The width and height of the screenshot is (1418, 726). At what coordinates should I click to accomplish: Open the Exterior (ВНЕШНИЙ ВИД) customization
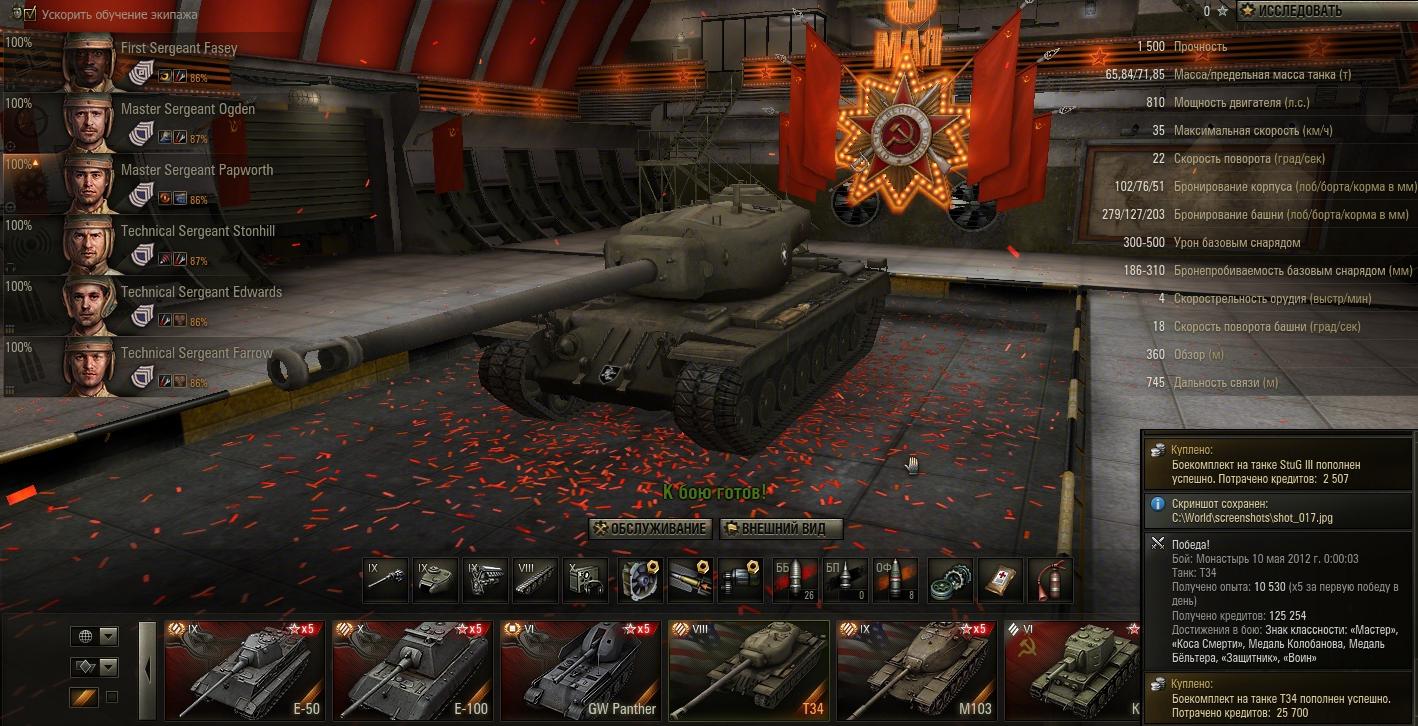tap(781, 528)
